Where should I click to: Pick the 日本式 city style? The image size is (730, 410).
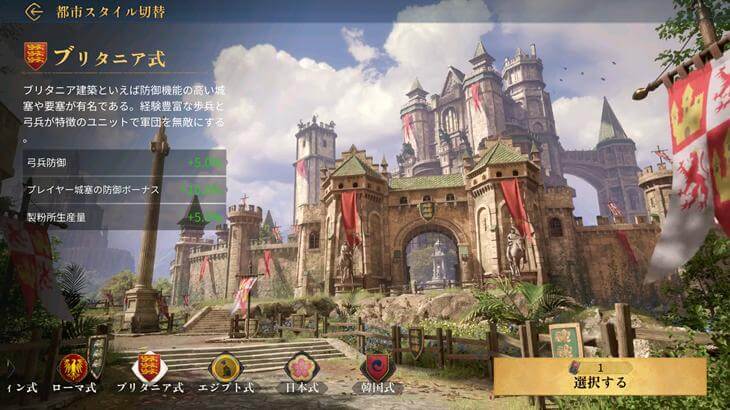point(301,368)
